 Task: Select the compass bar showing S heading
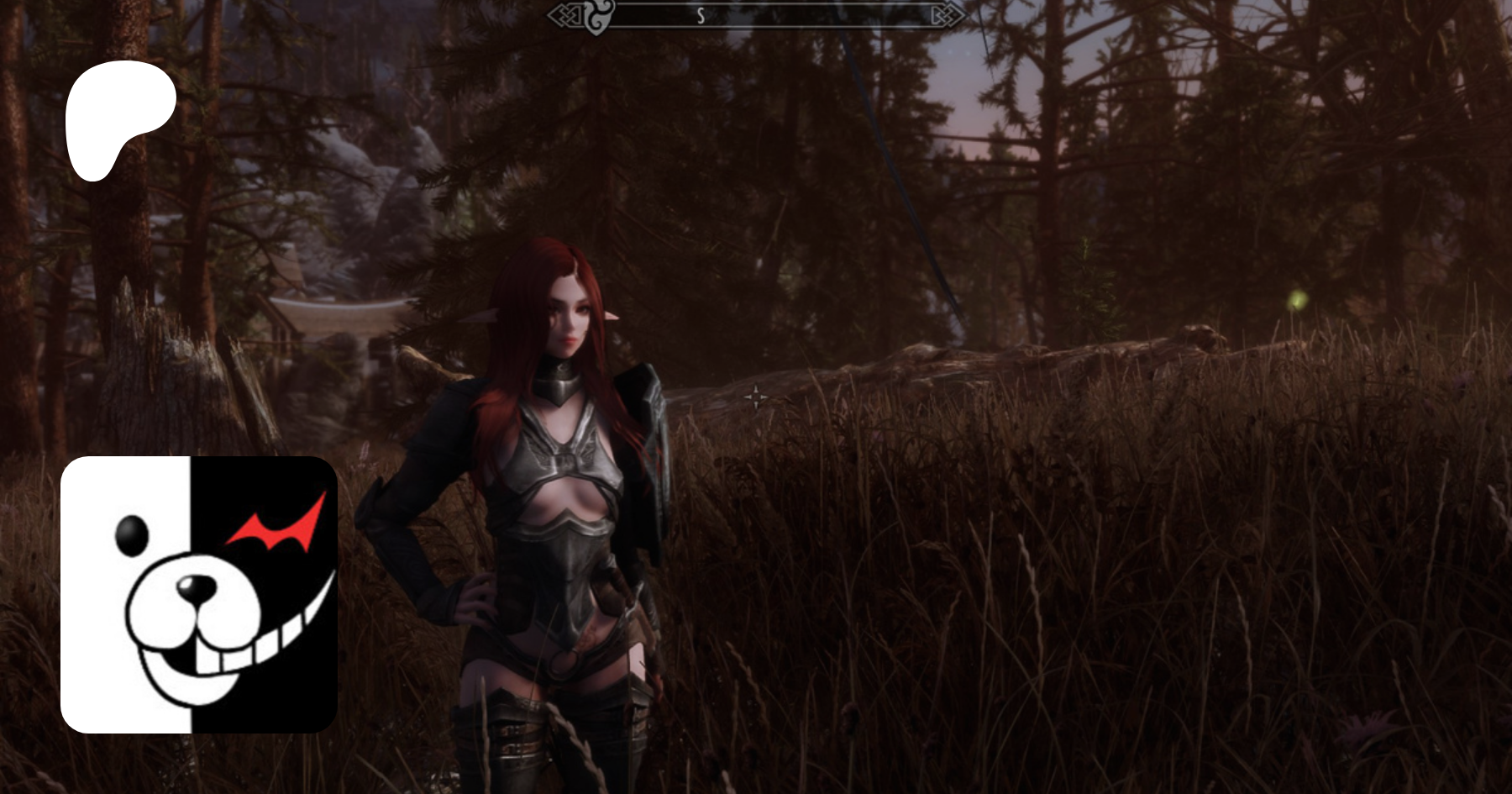point(756,15)
